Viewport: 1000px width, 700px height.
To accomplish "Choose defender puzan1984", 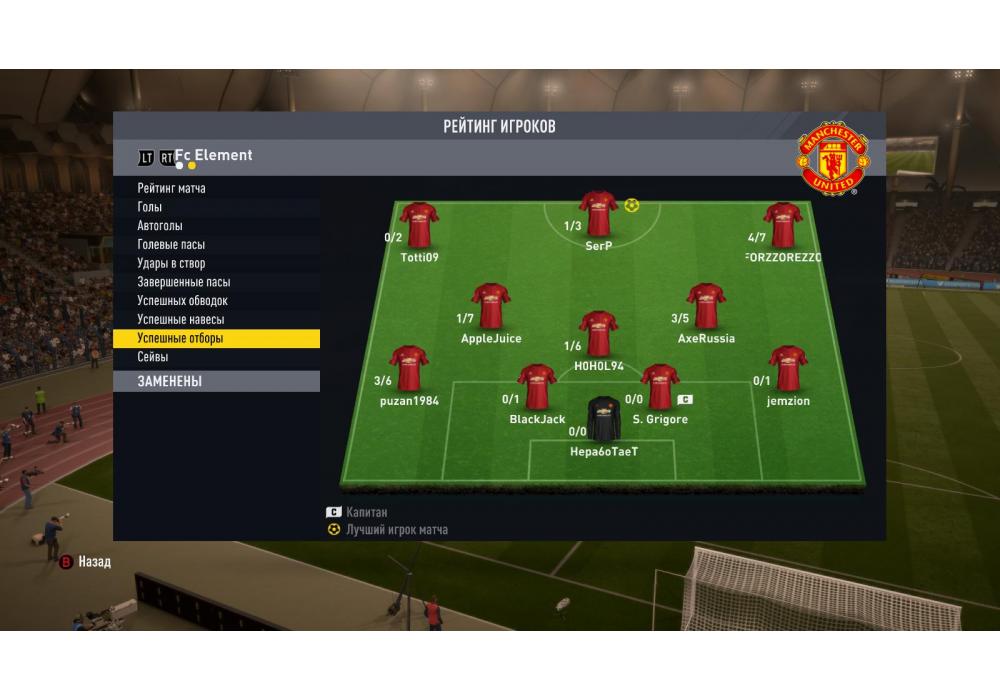I will point(408,369).
